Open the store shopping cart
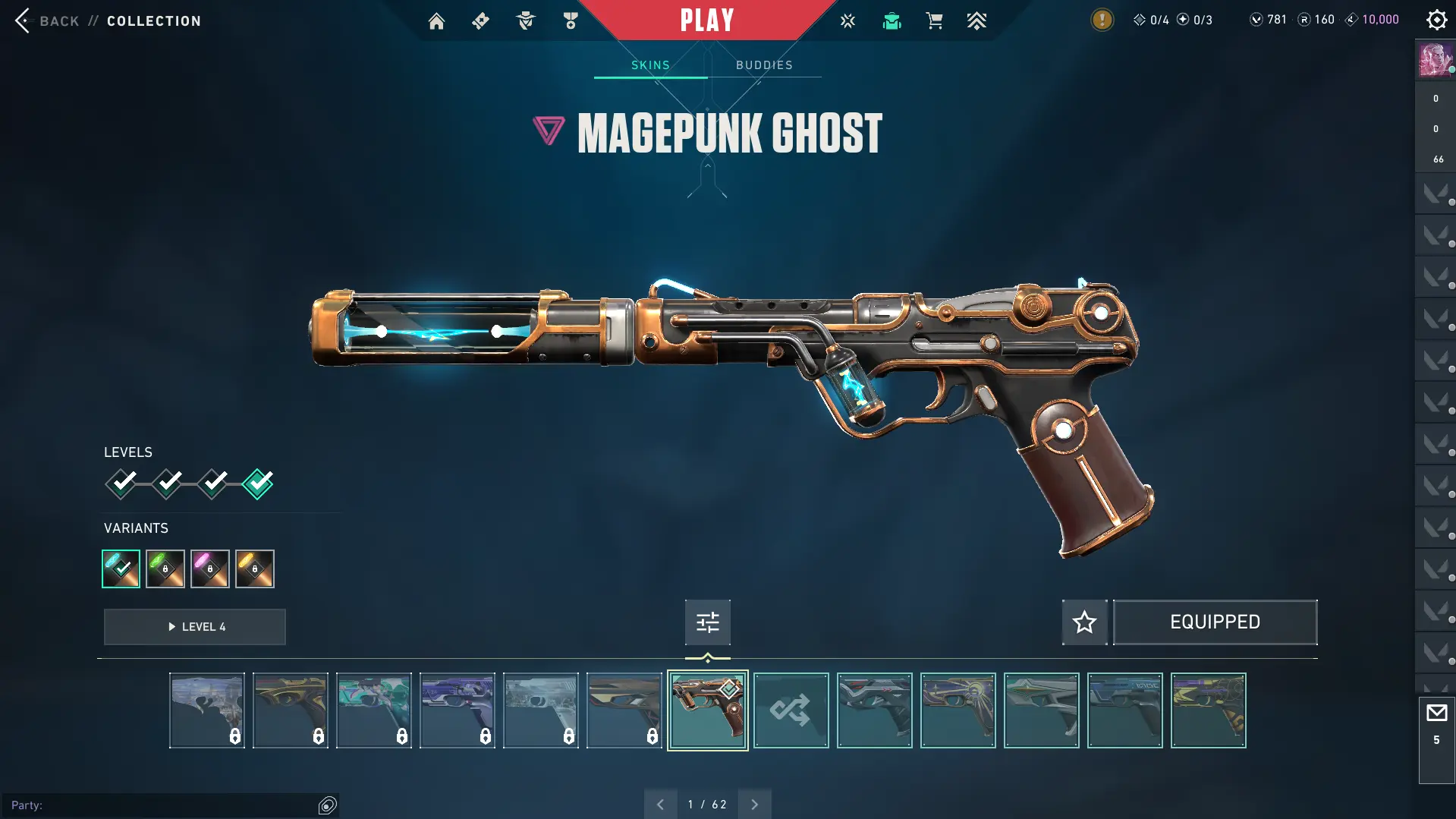This screenshot has width=1456, height=819. [x=934, y=21]
